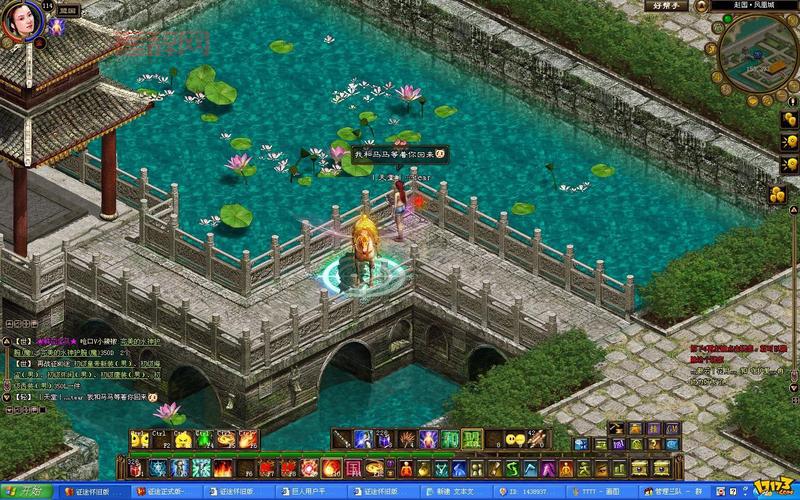Viewport: 800px width, 500px height.
Task: Select the purple glowing figure buff icon
Action: click(x=56, y=28)
